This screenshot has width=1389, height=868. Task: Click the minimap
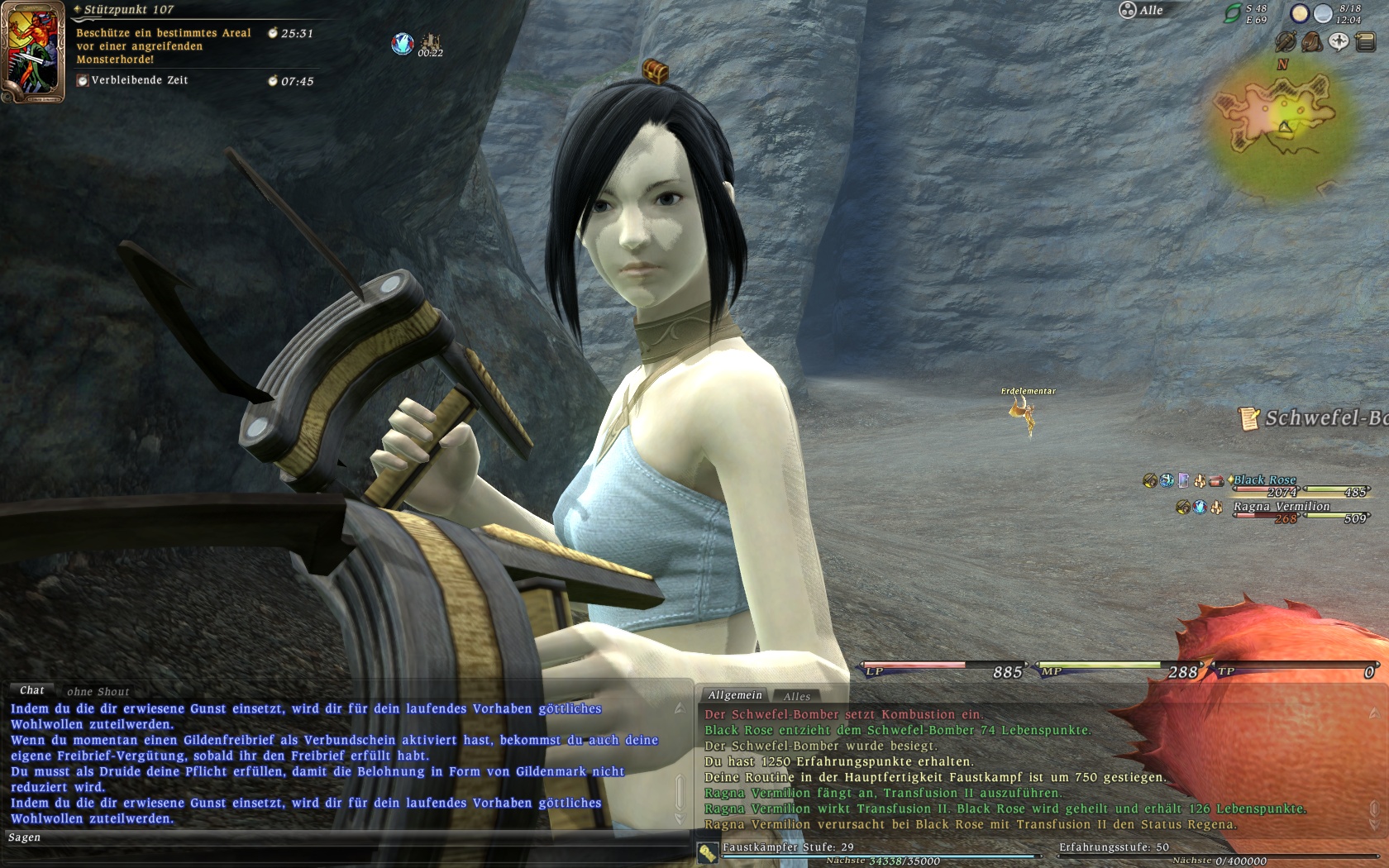coord(1280,122)
